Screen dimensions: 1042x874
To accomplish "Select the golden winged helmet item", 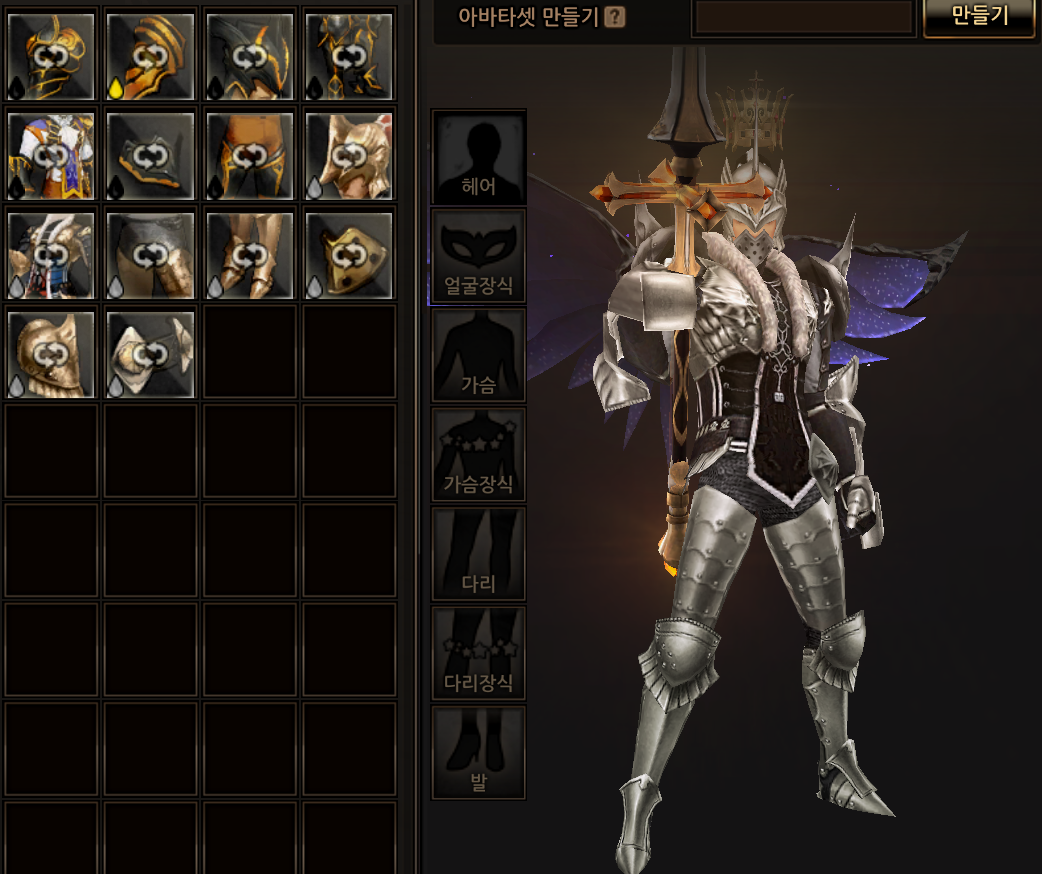I will point(349,155).
